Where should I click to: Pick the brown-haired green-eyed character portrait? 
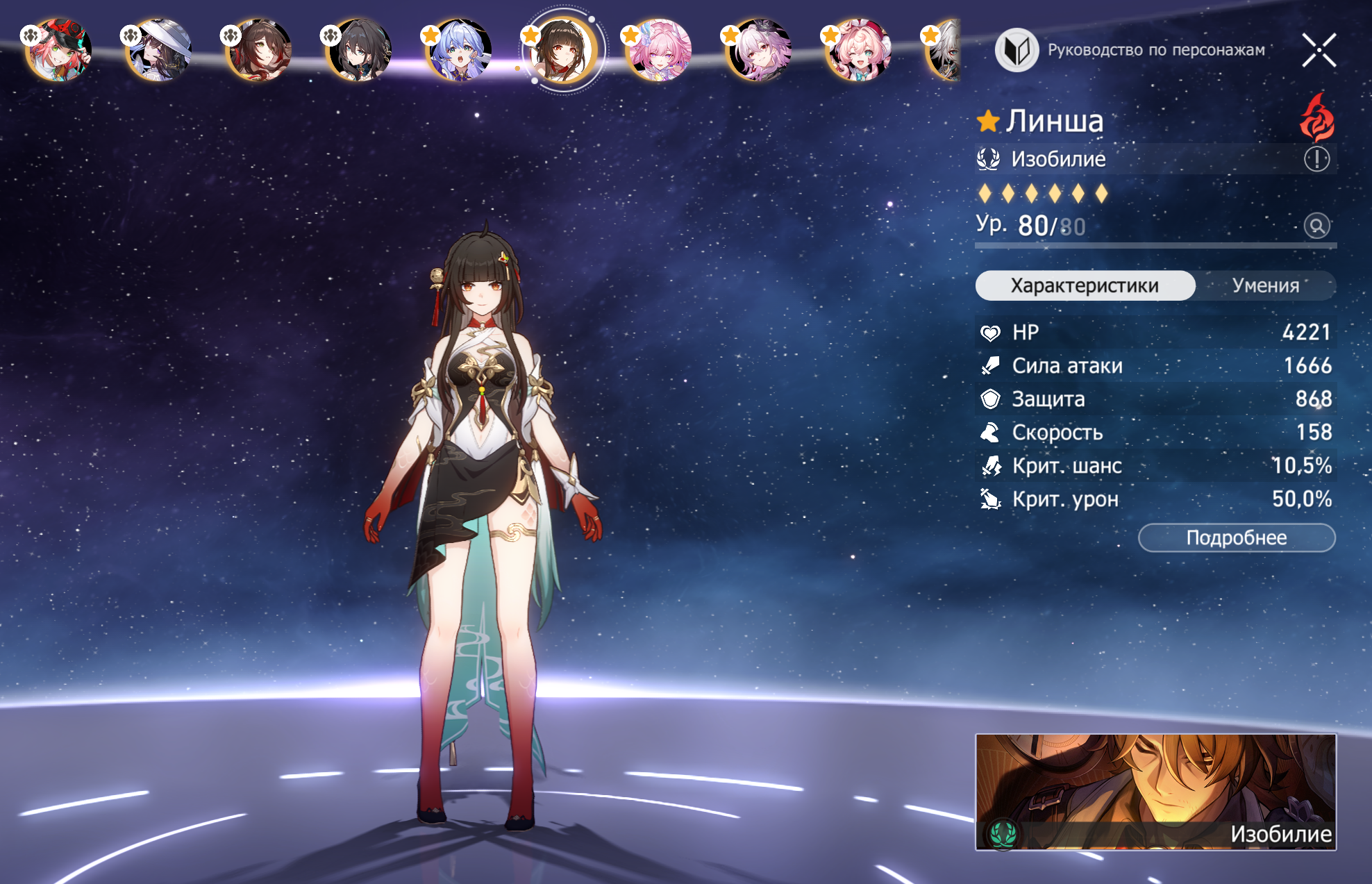[x=258, y=50]
